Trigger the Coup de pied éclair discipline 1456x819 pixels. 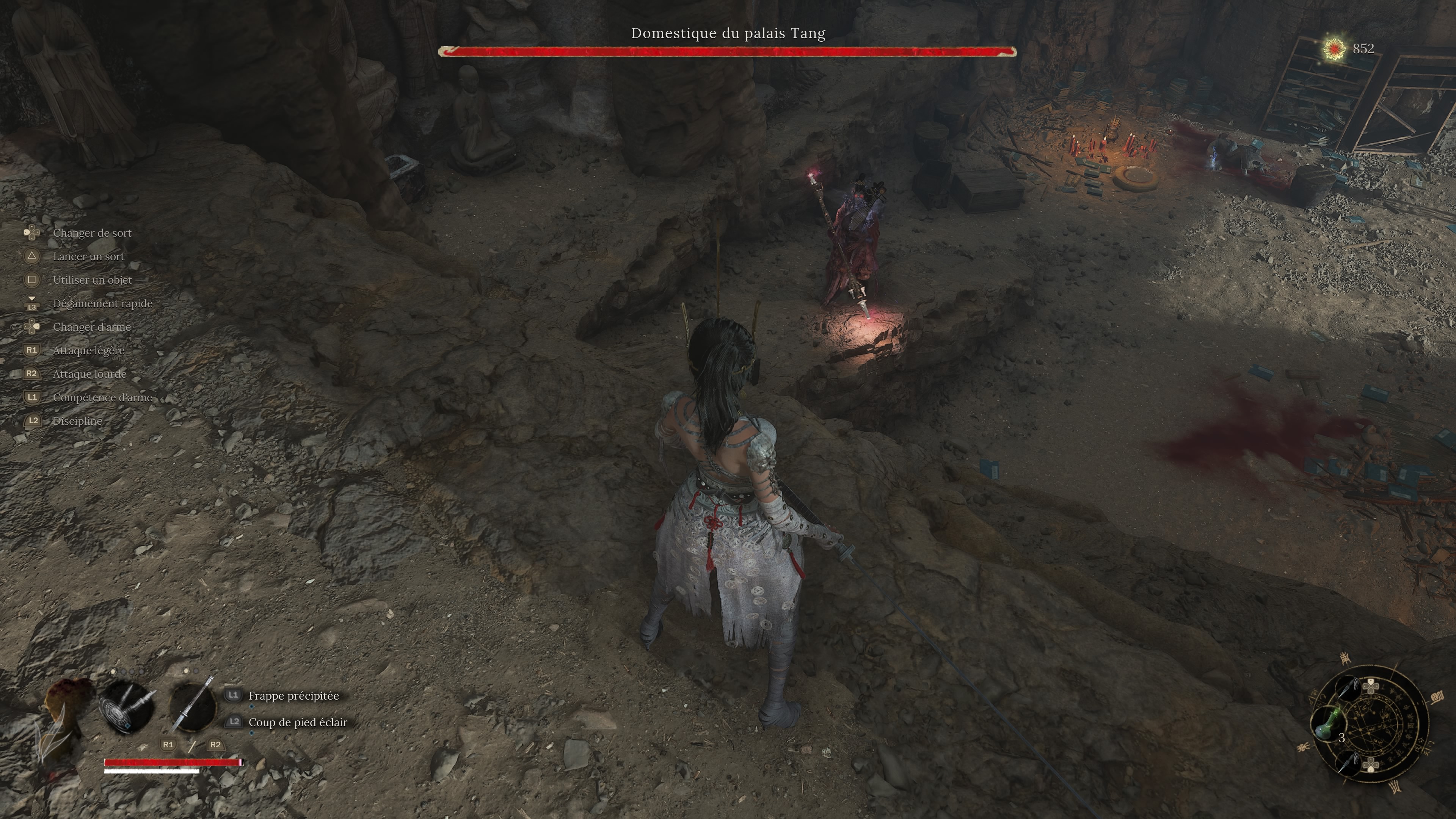click(297, 722)
